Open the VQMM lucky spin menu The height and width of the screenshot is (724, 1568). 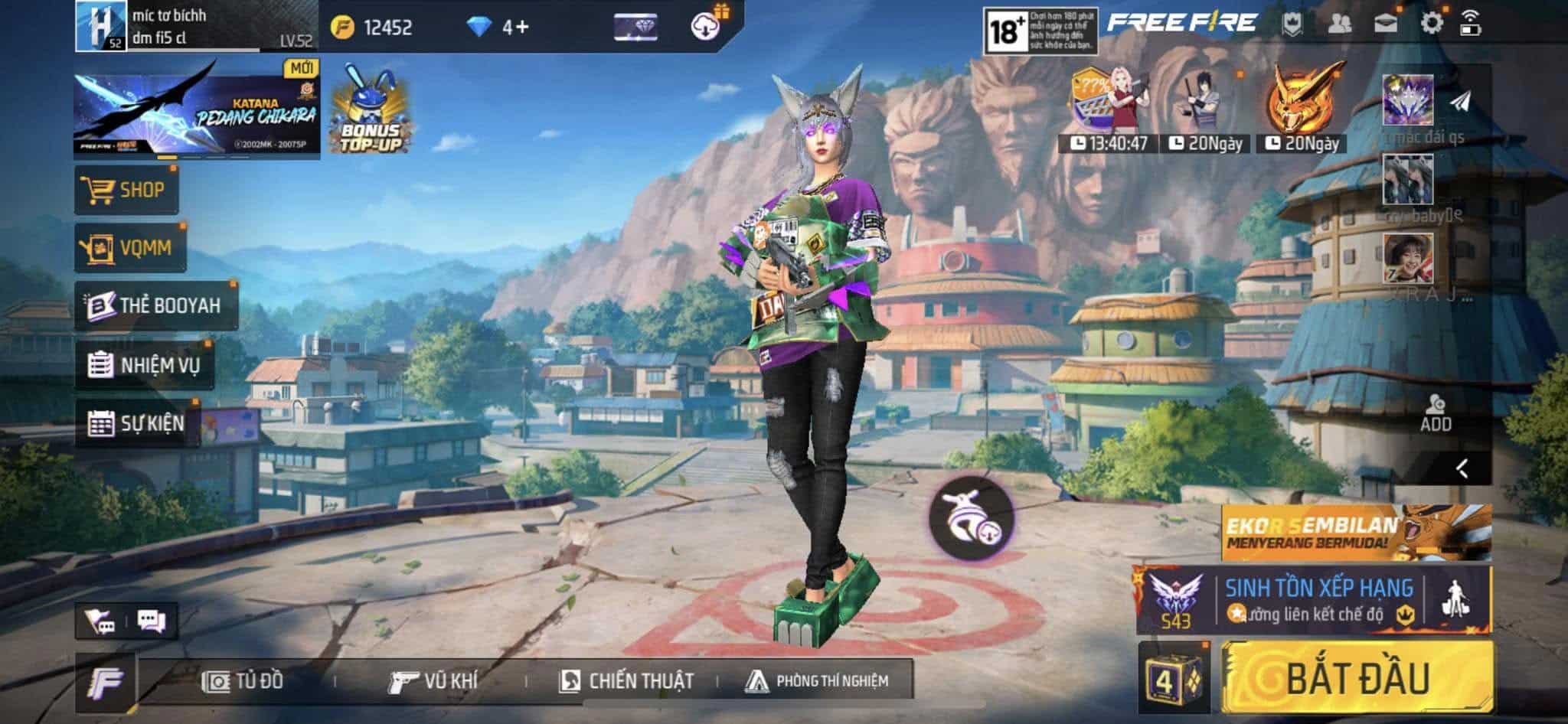pos(130,248)
